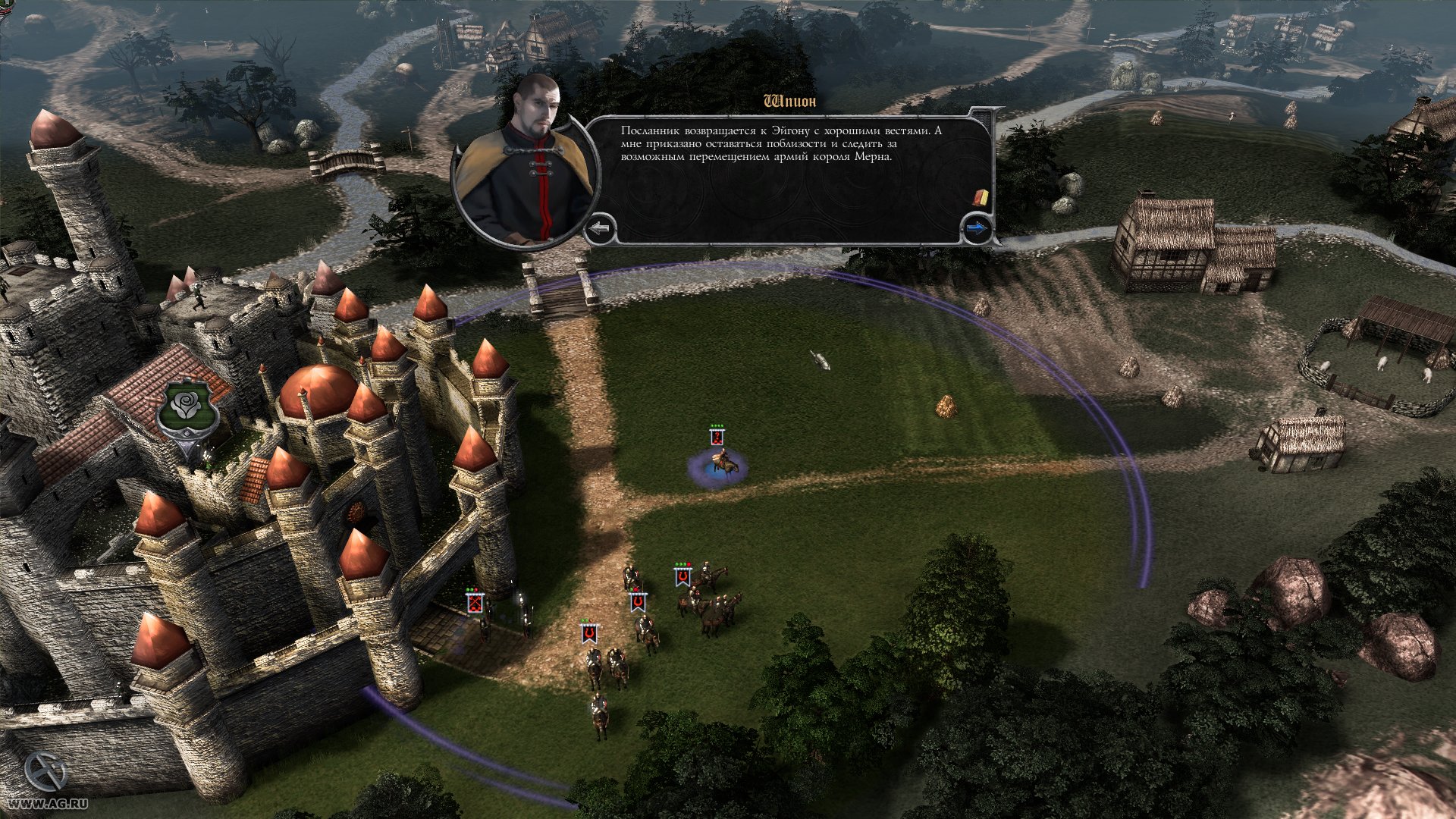Viewport: 1456px width, 819px height.
Task: Choose the crossed-weapons banner by the castle gate
Action: (x=475, y=603)
